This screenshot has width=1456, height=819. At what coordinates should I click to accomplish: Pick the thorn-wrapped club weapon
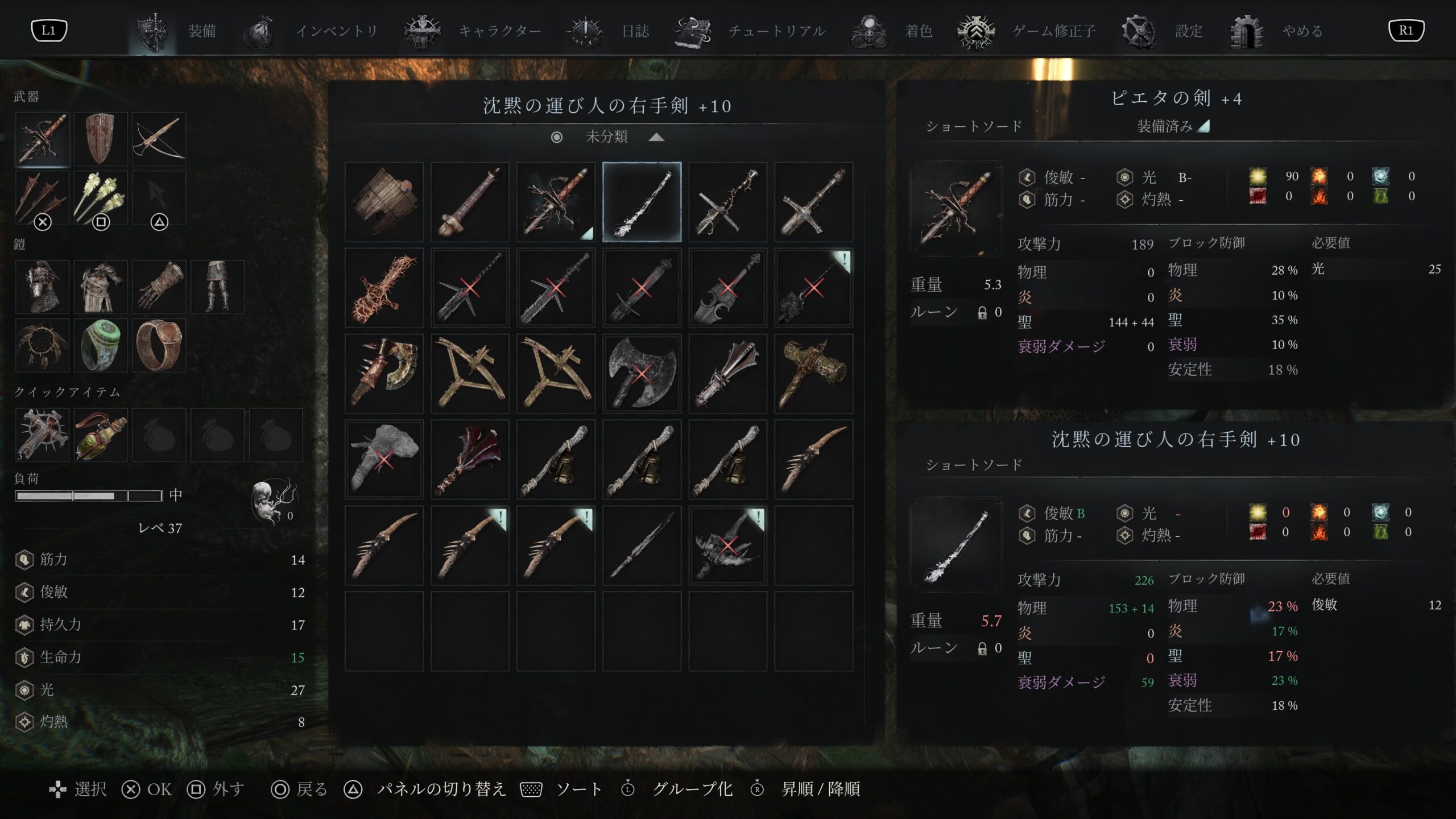[384, 288]
